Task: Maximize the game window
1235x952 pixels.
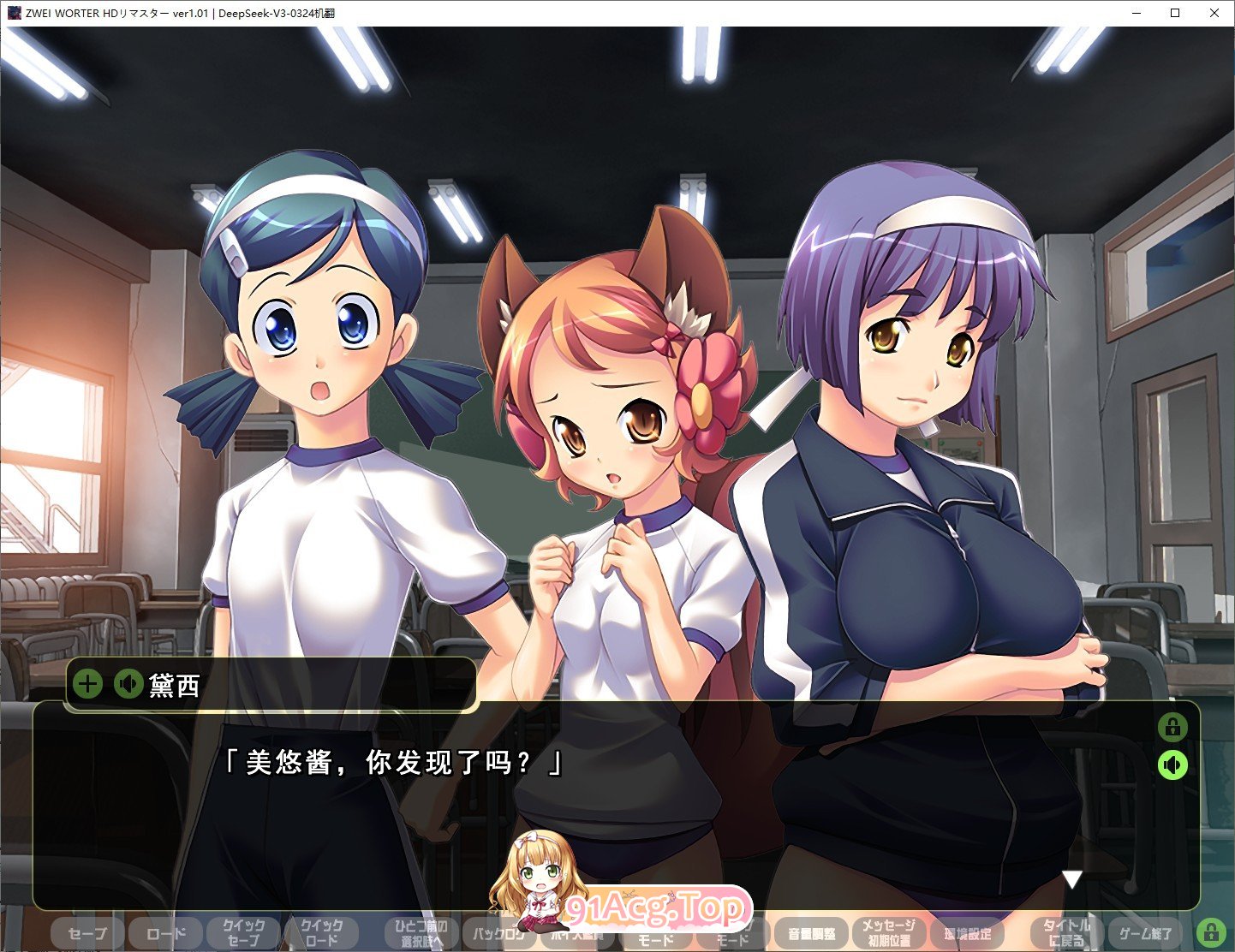Action: 1175,13
